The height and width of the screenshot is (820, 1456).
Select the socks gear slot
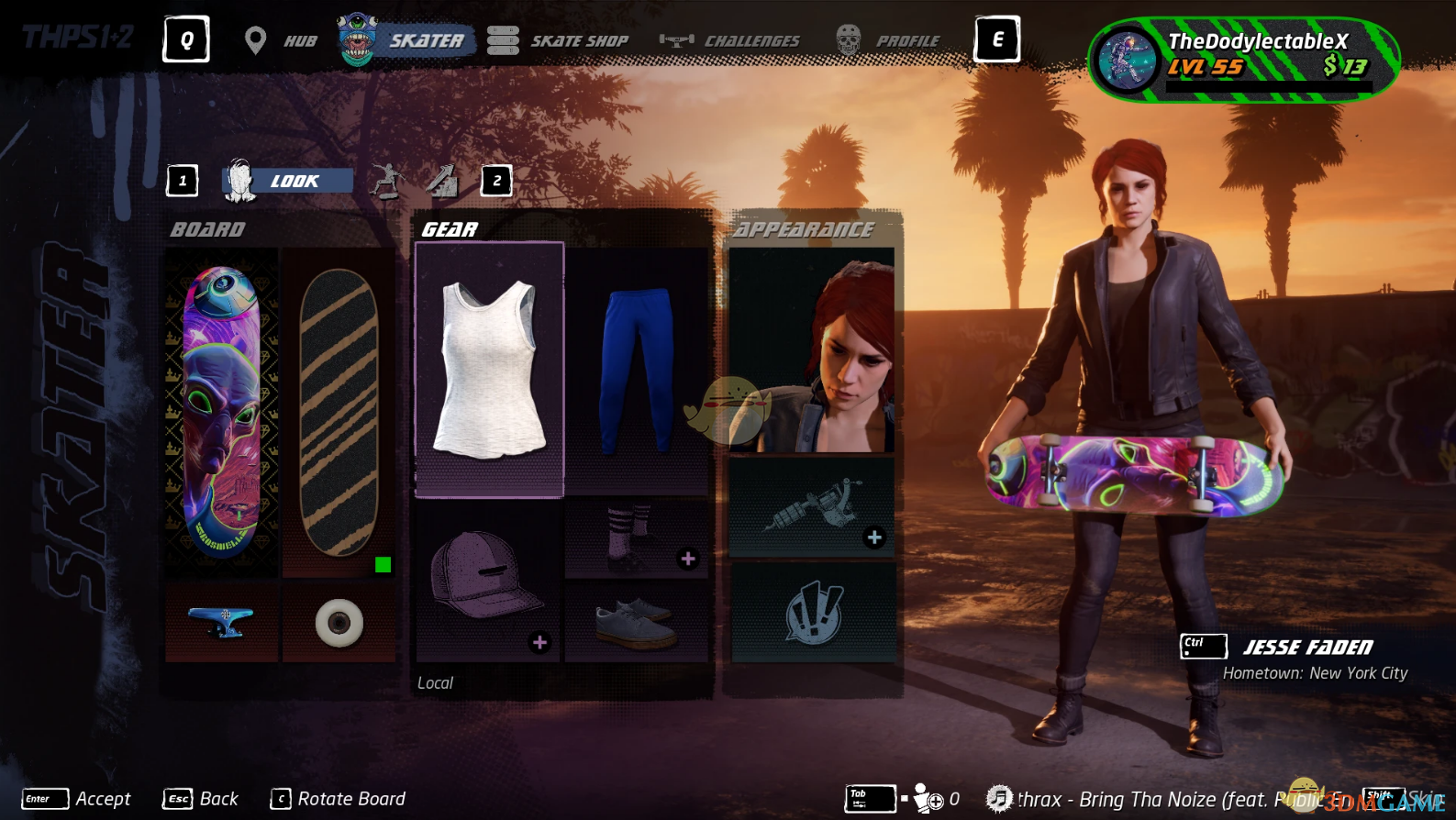coord(637,538)
